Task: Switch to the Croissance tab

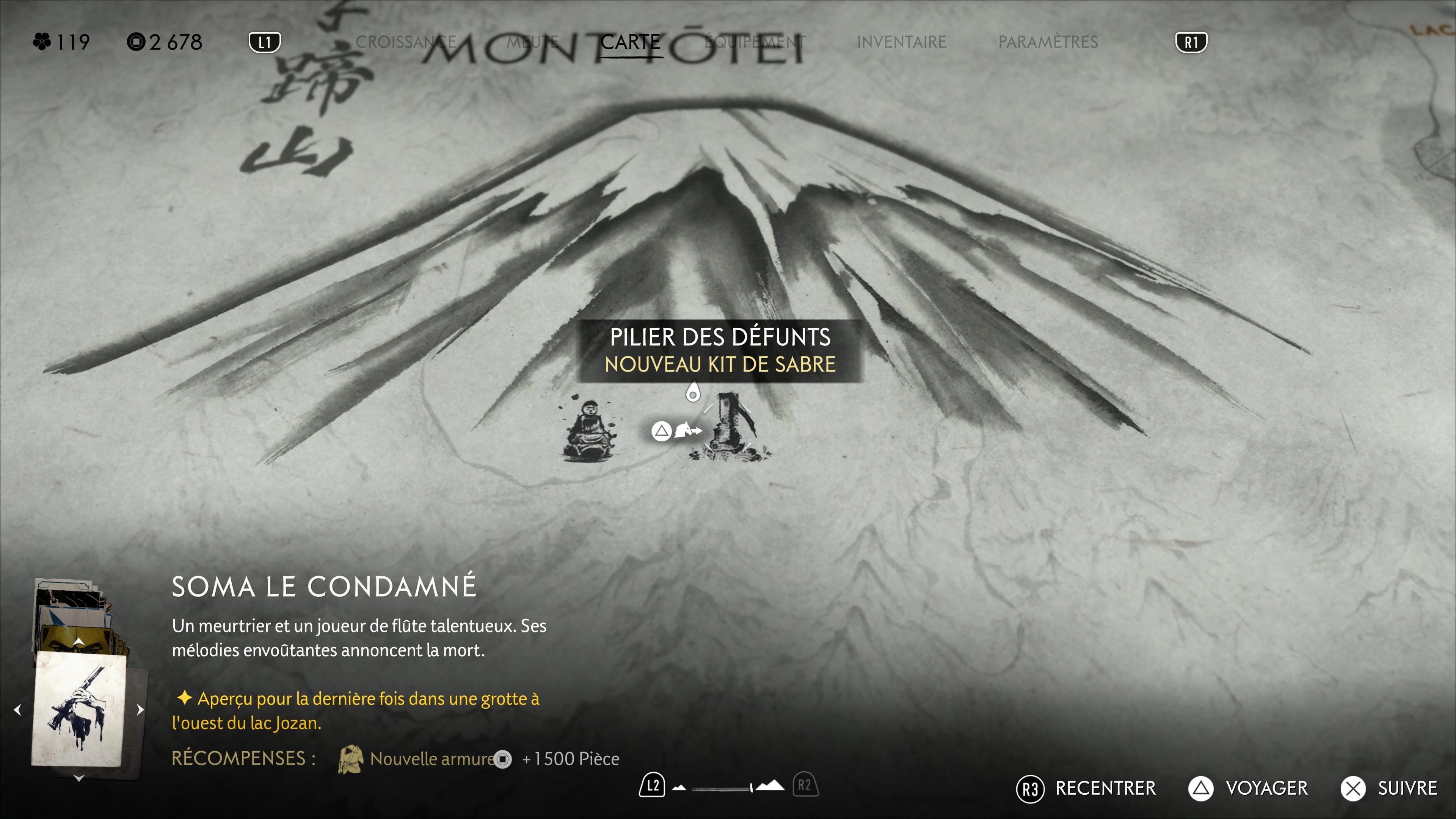Action: 405,42
